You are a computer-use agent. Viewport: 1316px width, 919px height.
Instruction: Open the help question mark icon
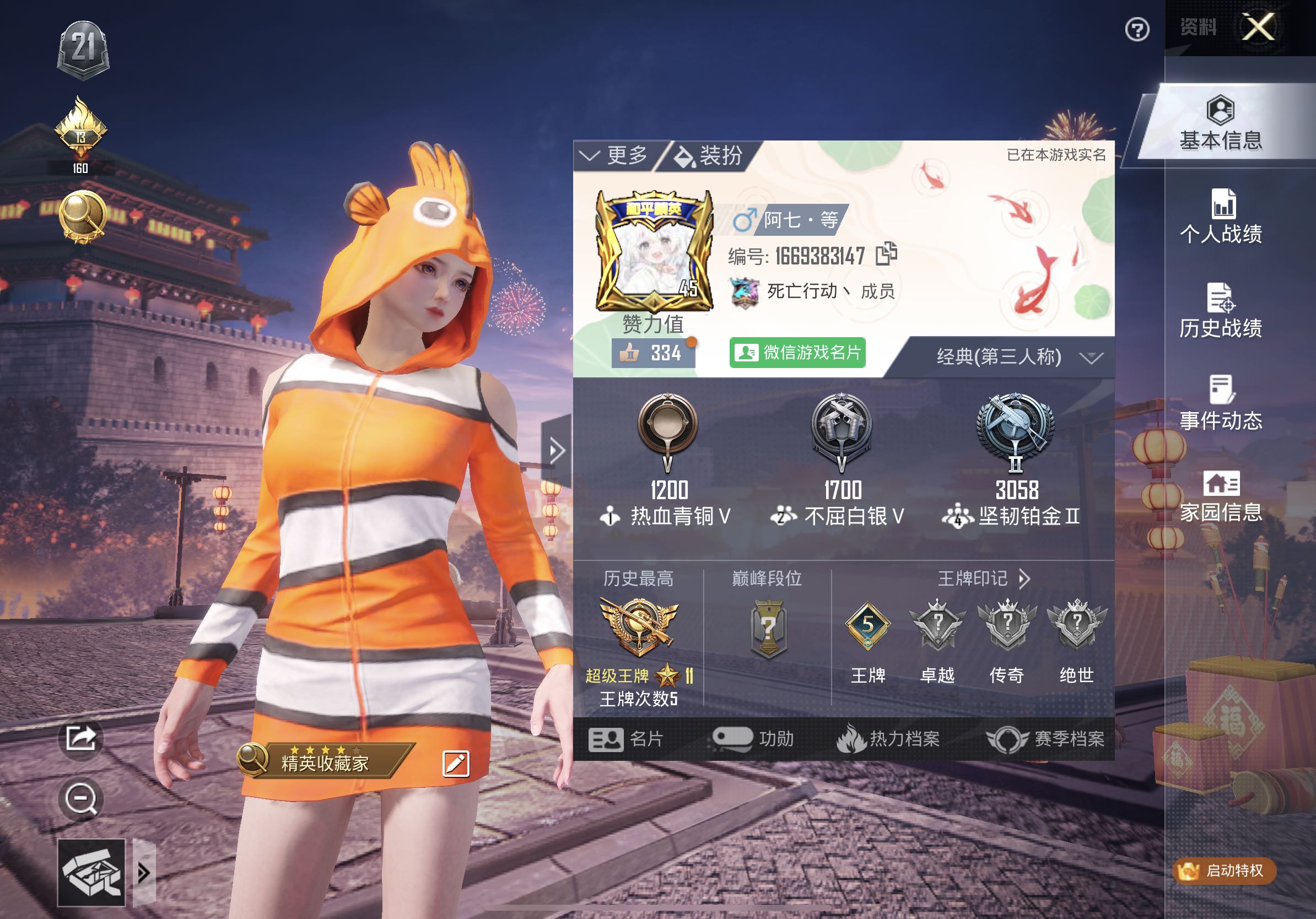click(1136, 30)
